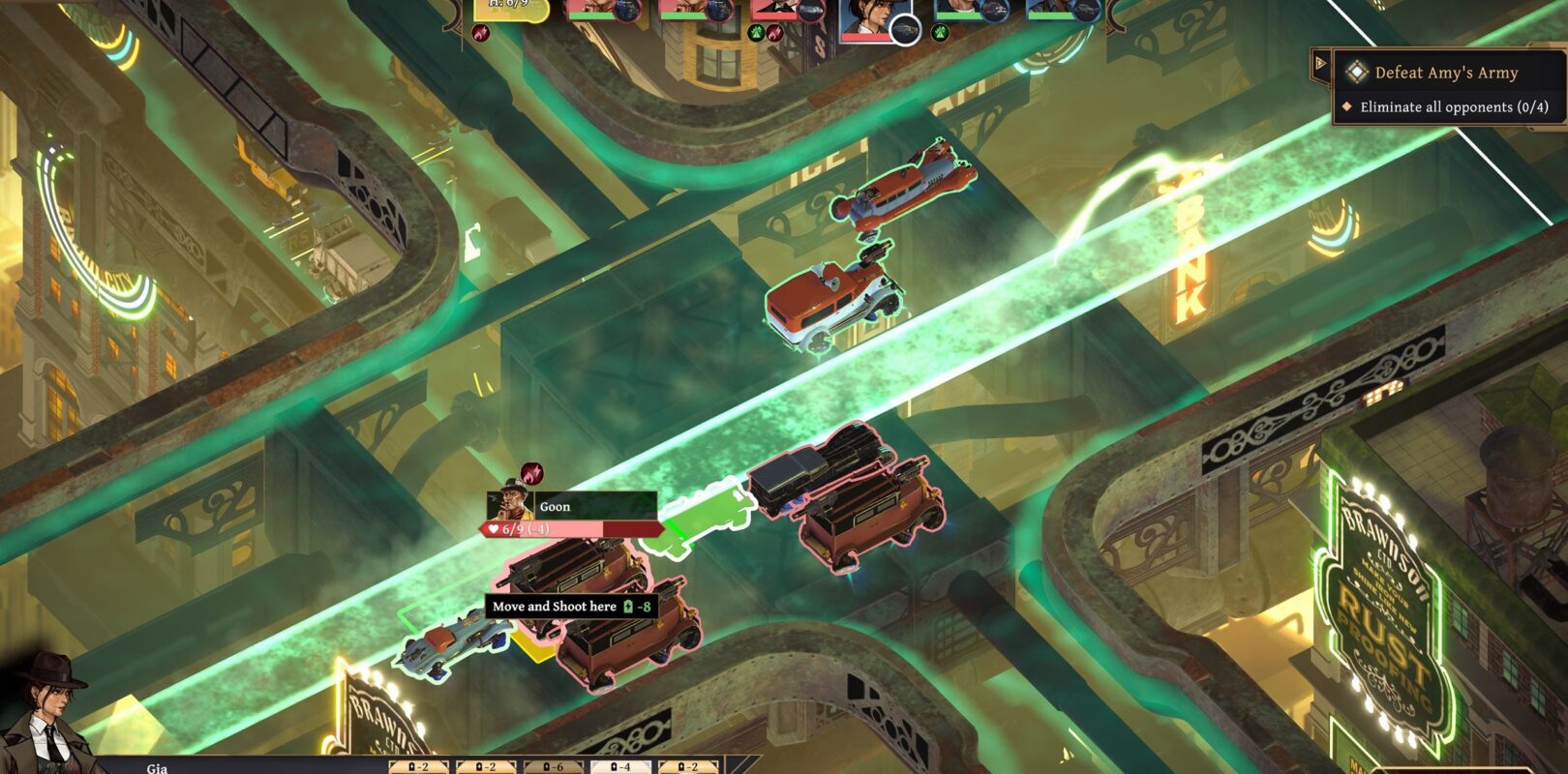Target the Goon enemy nameplate
This screenshot has height=774, width=1568.
[571, 506]
